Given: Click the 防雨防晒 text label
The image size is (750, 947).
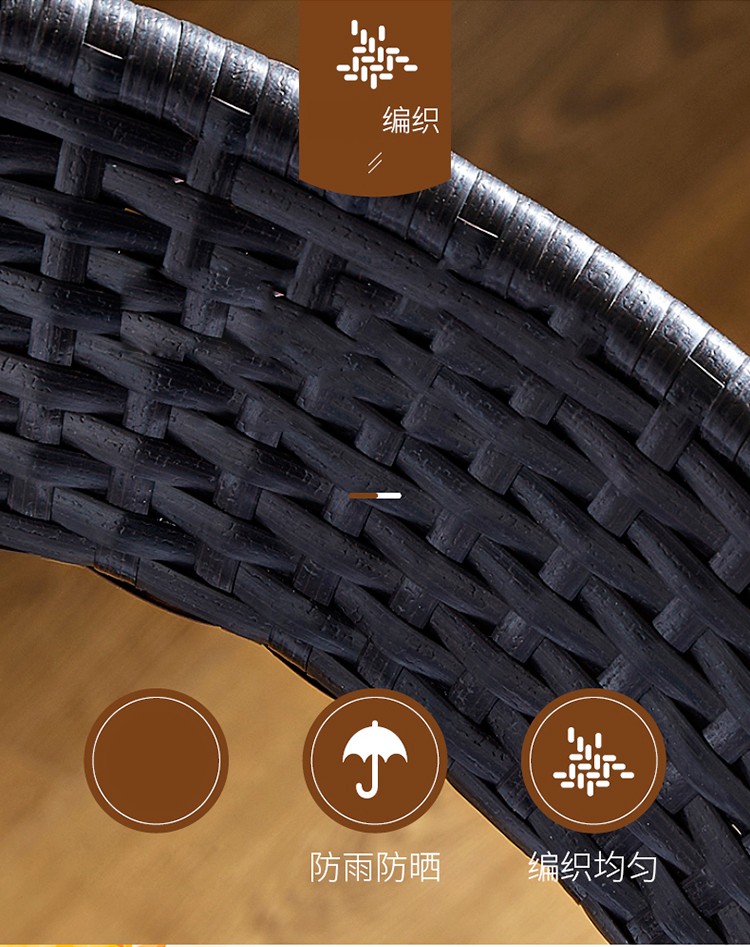Looking at the screenshot, I should (x=375, y=867).
